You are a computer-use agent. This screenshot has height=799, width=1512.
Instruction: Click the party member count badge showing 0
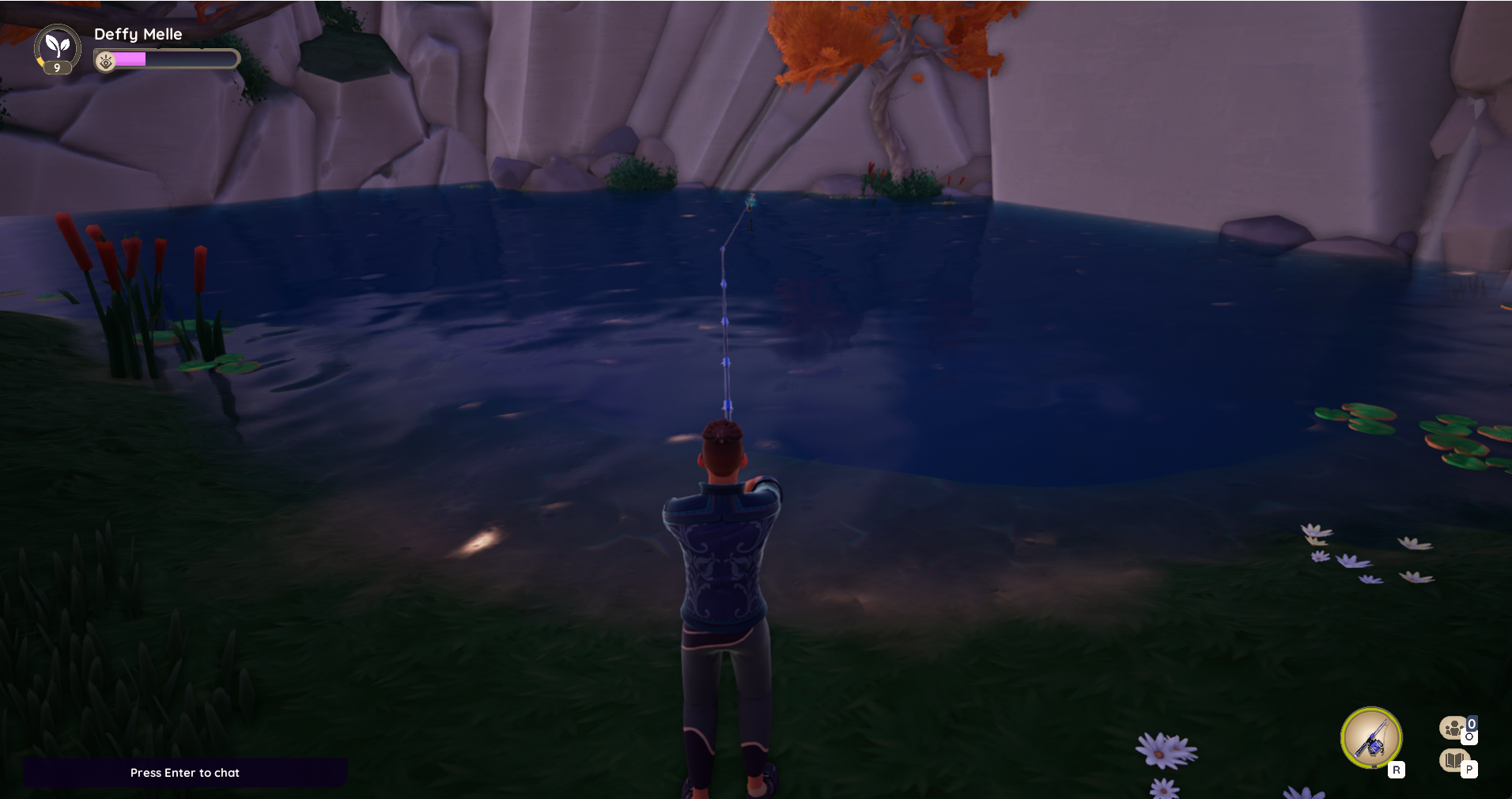[x=1471, y=723]
